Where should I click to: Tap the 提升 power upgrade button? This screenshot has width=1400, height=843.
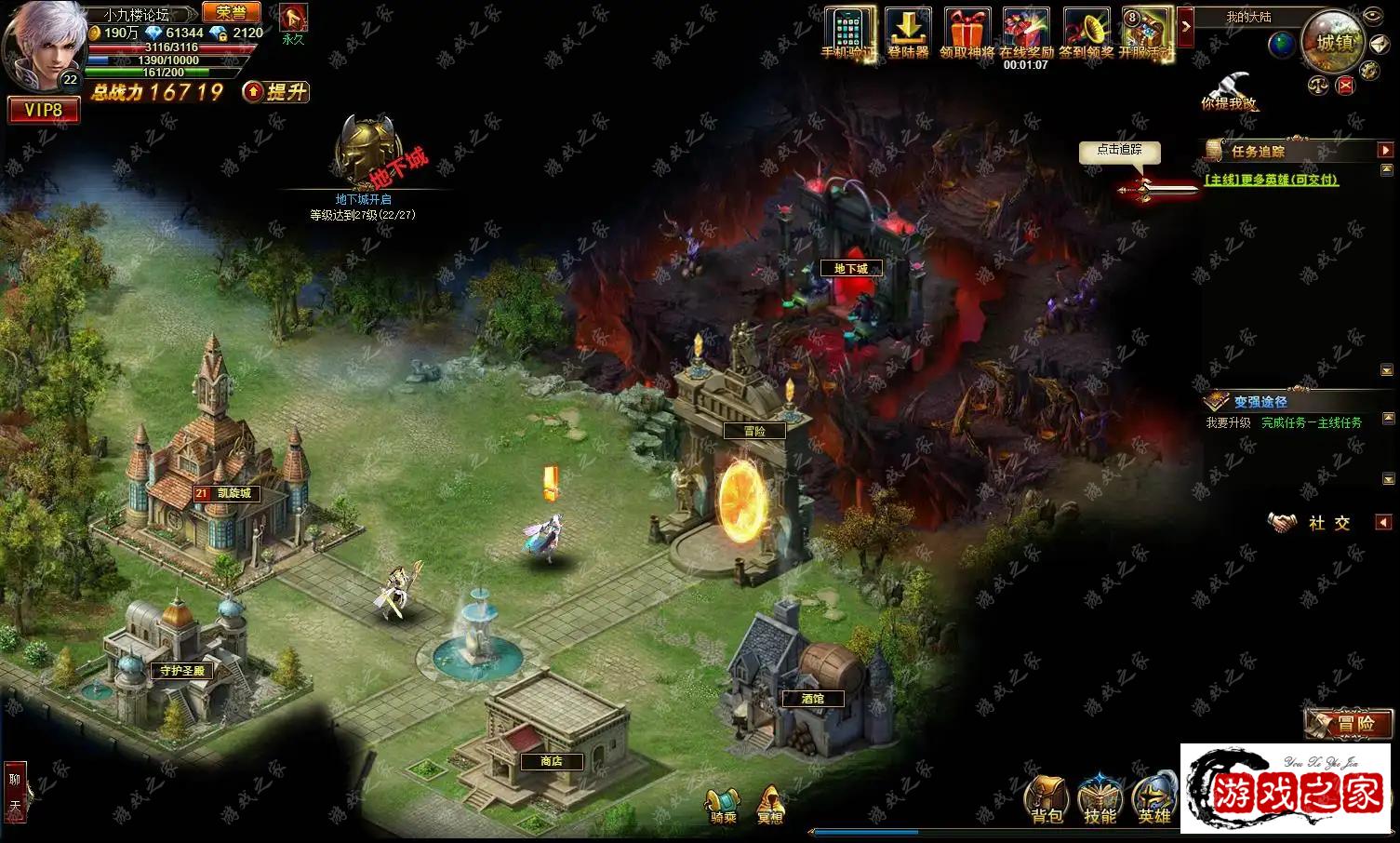pos(276,91)
